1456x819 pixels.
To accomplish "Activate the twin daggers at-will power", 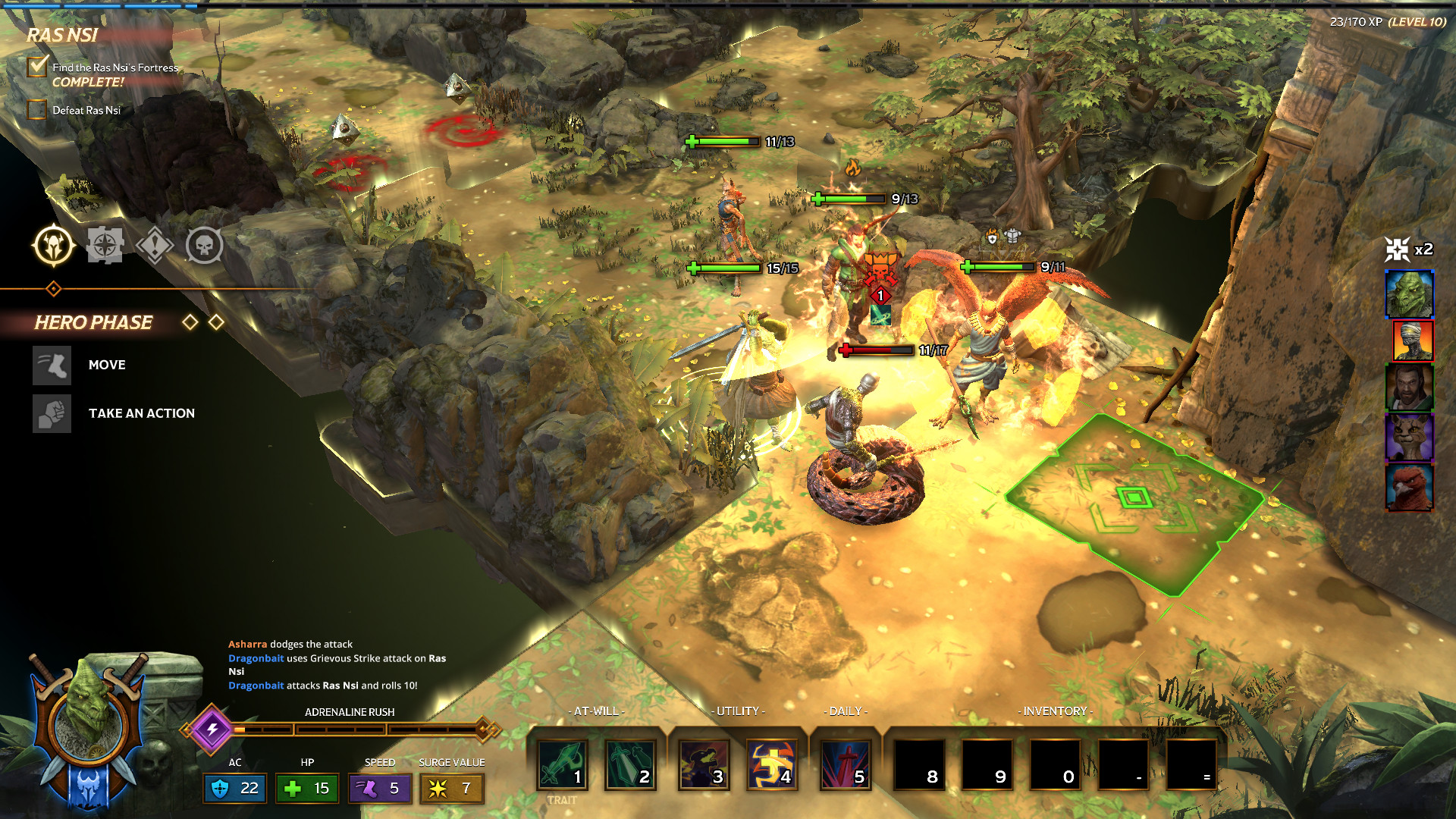I will click(630, 764).
